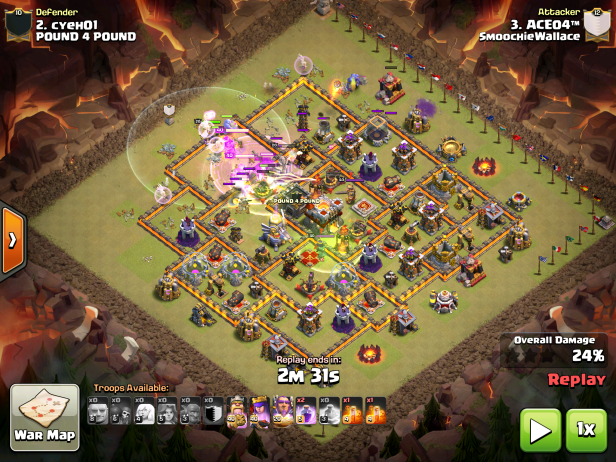The image size is (616, 462).
Task: Resume the replay with the green play button
Action: pos(540,431)
